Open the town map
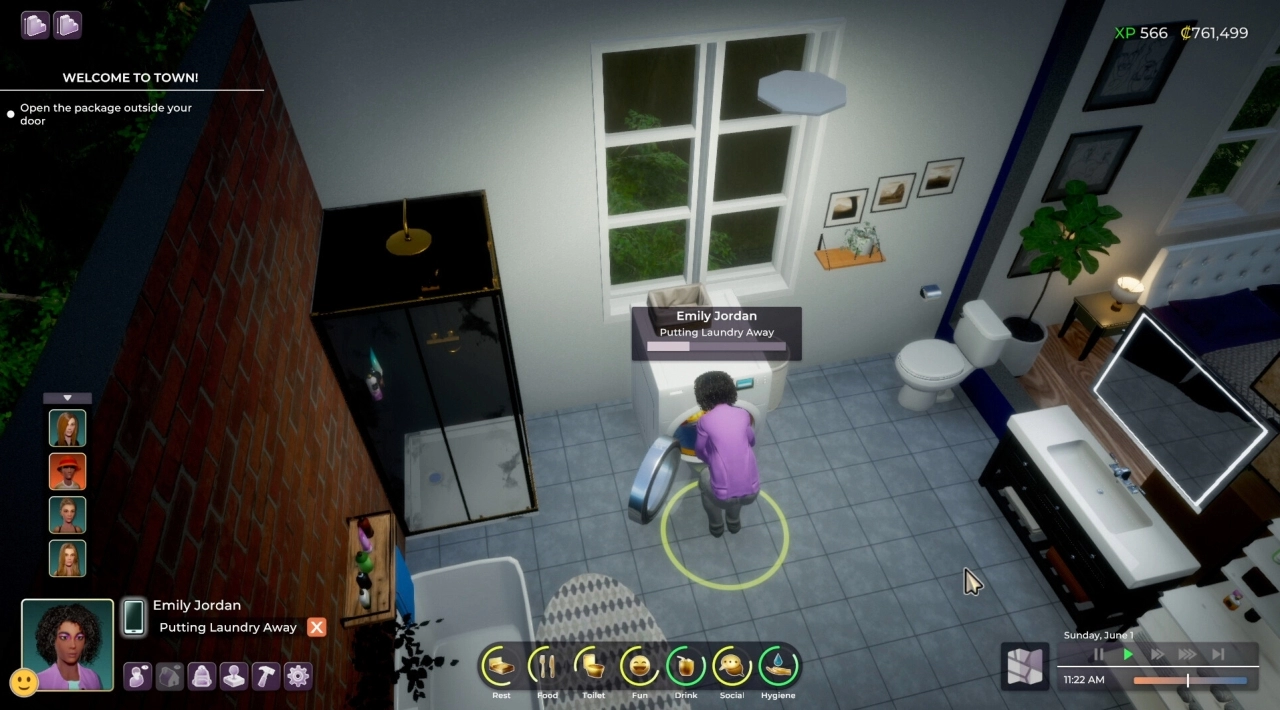This screenshot has height=710, width=1280. pos(1024,667)
